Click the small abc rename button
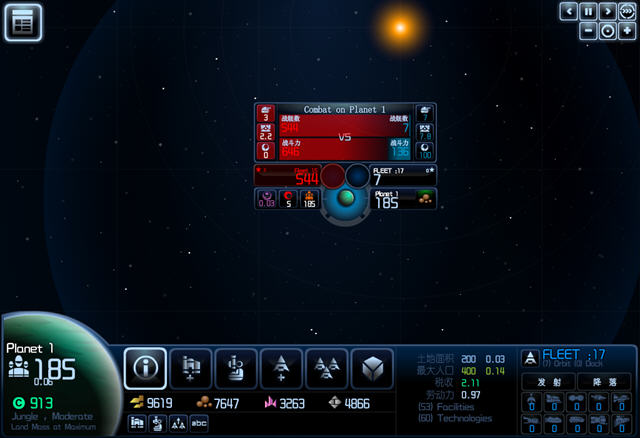This screenshot has height=438, width=640. 199,423
